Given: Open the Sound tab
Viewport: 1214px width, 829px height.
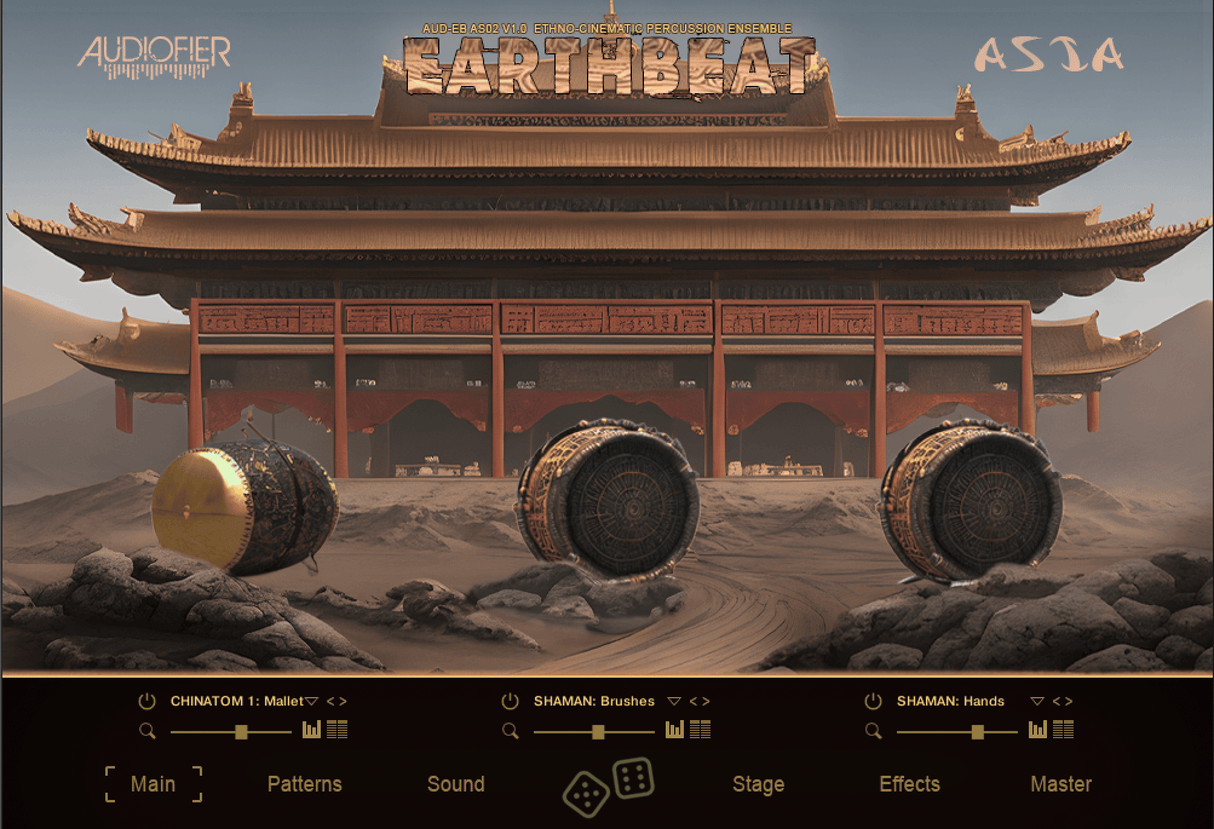Looking at the screenshot, I should pyautogui.click(x=456, y=784).
